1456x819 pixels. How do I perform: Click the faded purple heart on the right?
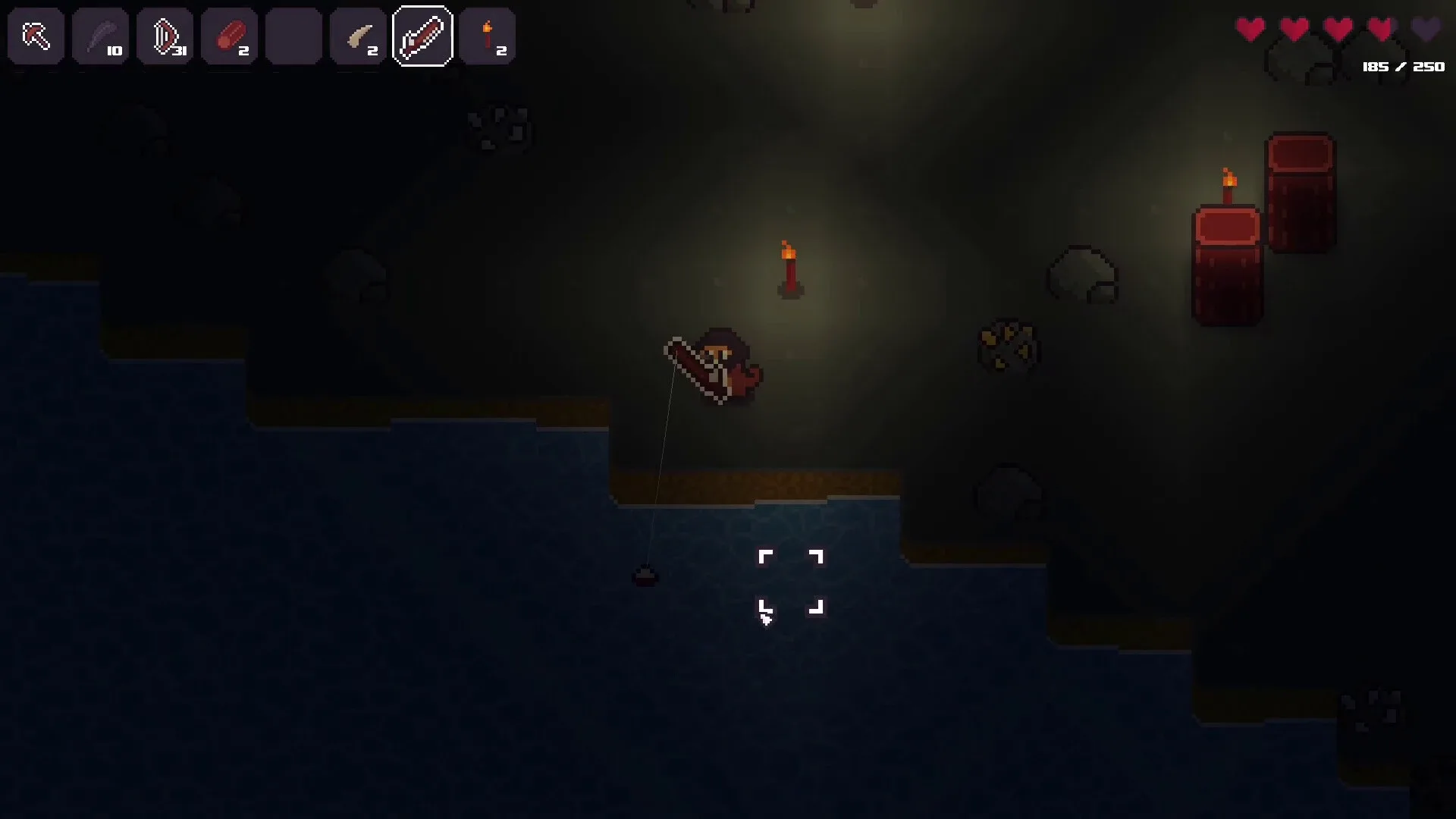(1424, 27)
